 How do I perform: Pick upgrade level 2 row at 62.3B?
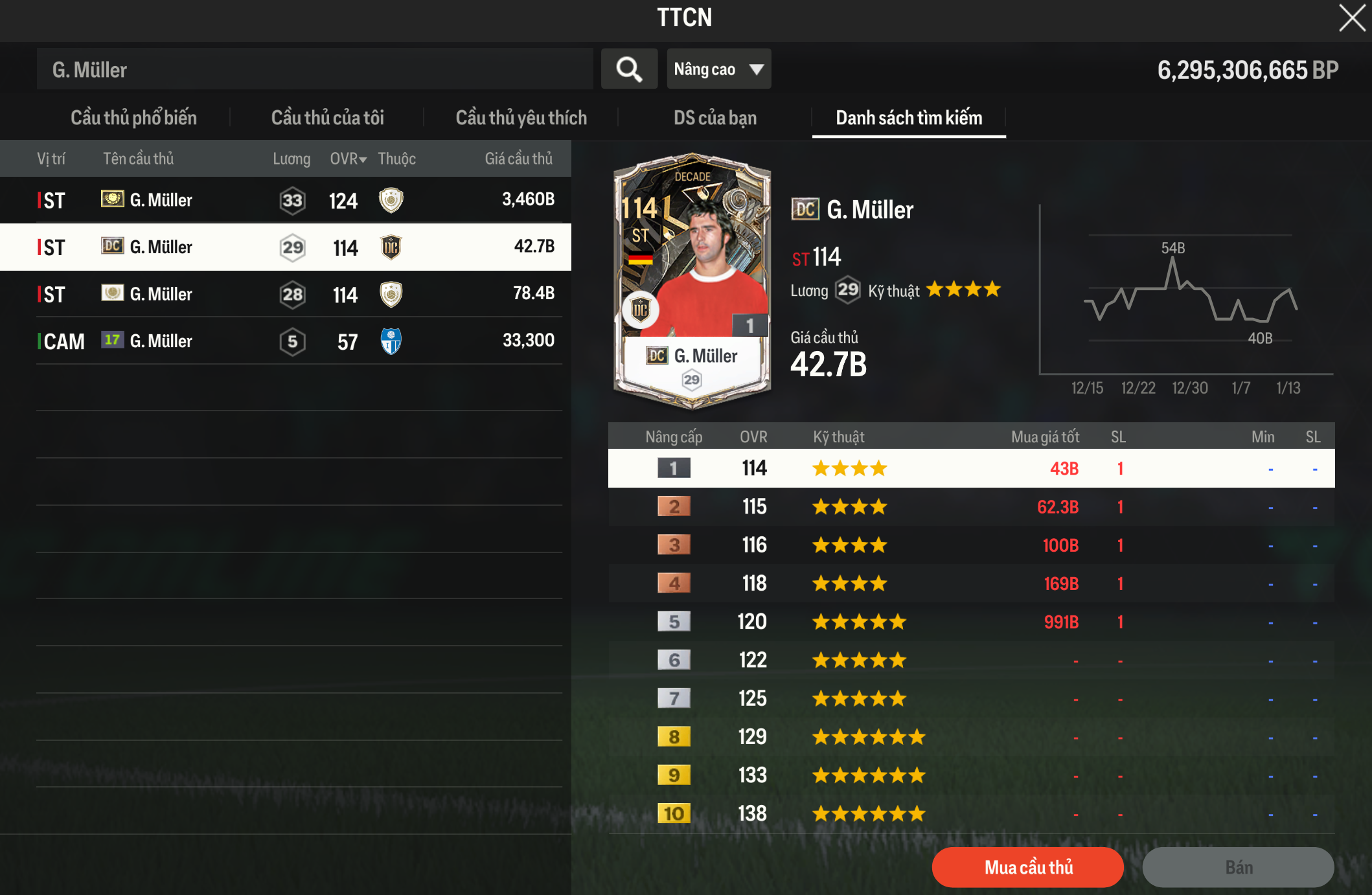[970, 507]
